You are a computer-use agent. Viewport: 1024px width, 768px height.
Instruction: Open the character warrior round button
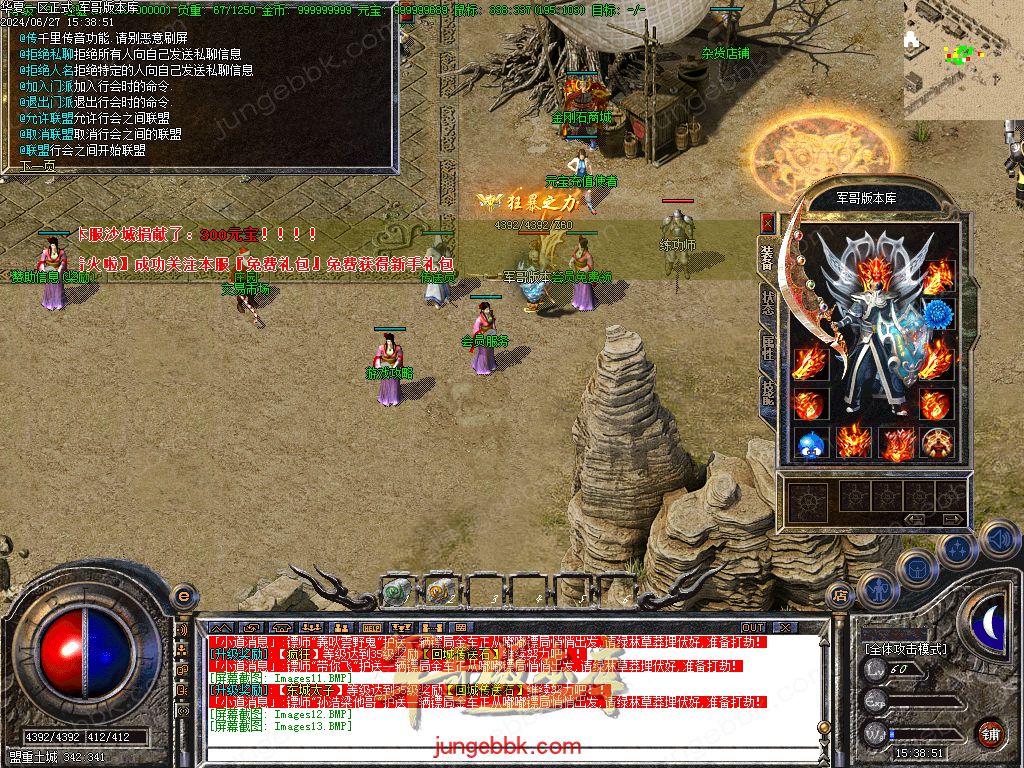point(877,590)
